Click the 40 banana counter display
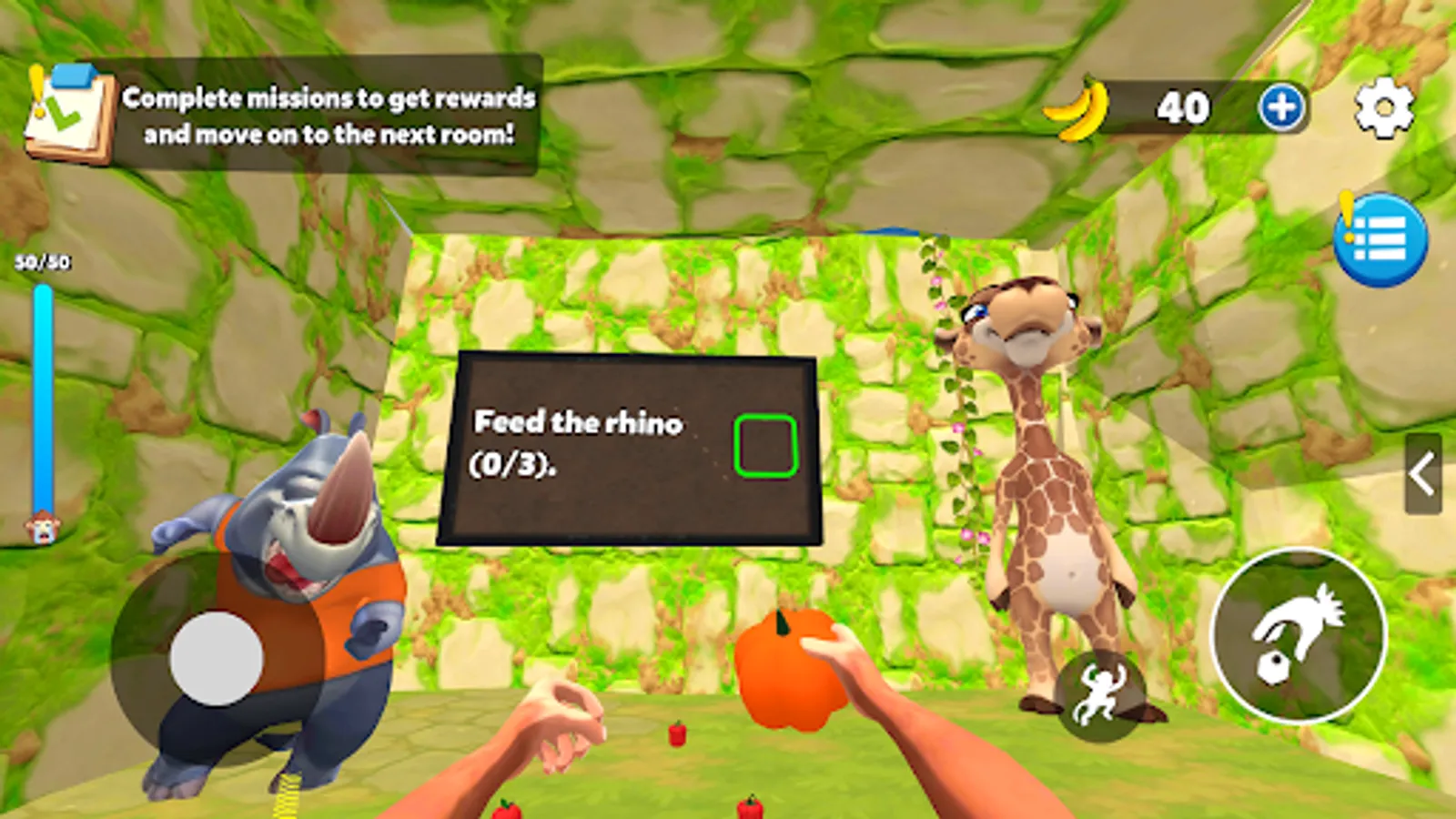 tap(1180, 106)
